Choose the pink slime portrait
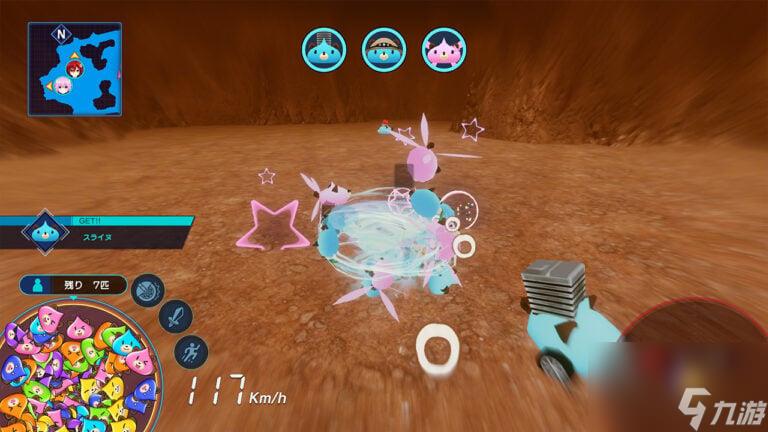768x432 pixels. [442, 47]
